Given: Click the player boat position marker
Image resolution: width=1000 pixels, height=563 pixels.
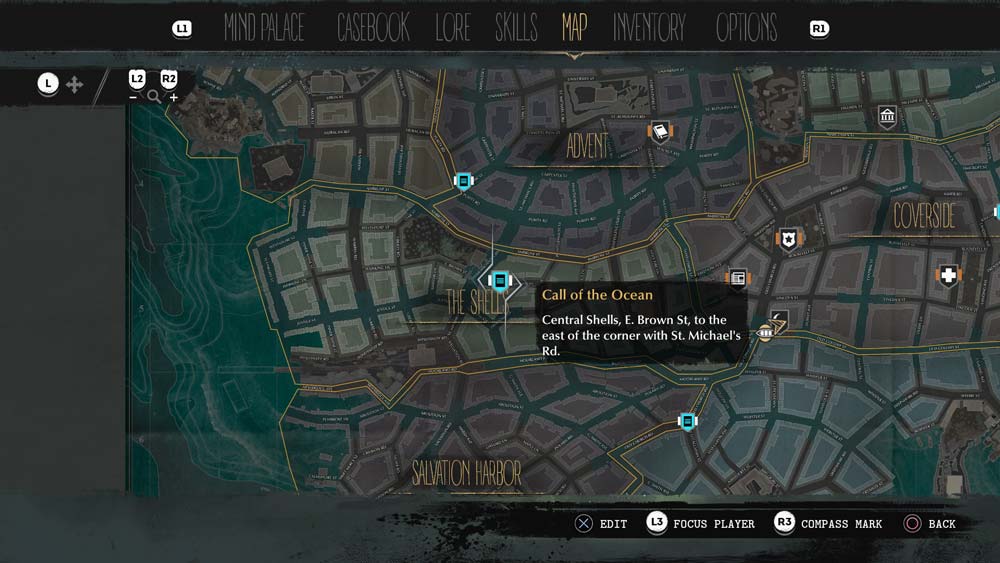Looking at the screenshot, I should tap(766, 331).
